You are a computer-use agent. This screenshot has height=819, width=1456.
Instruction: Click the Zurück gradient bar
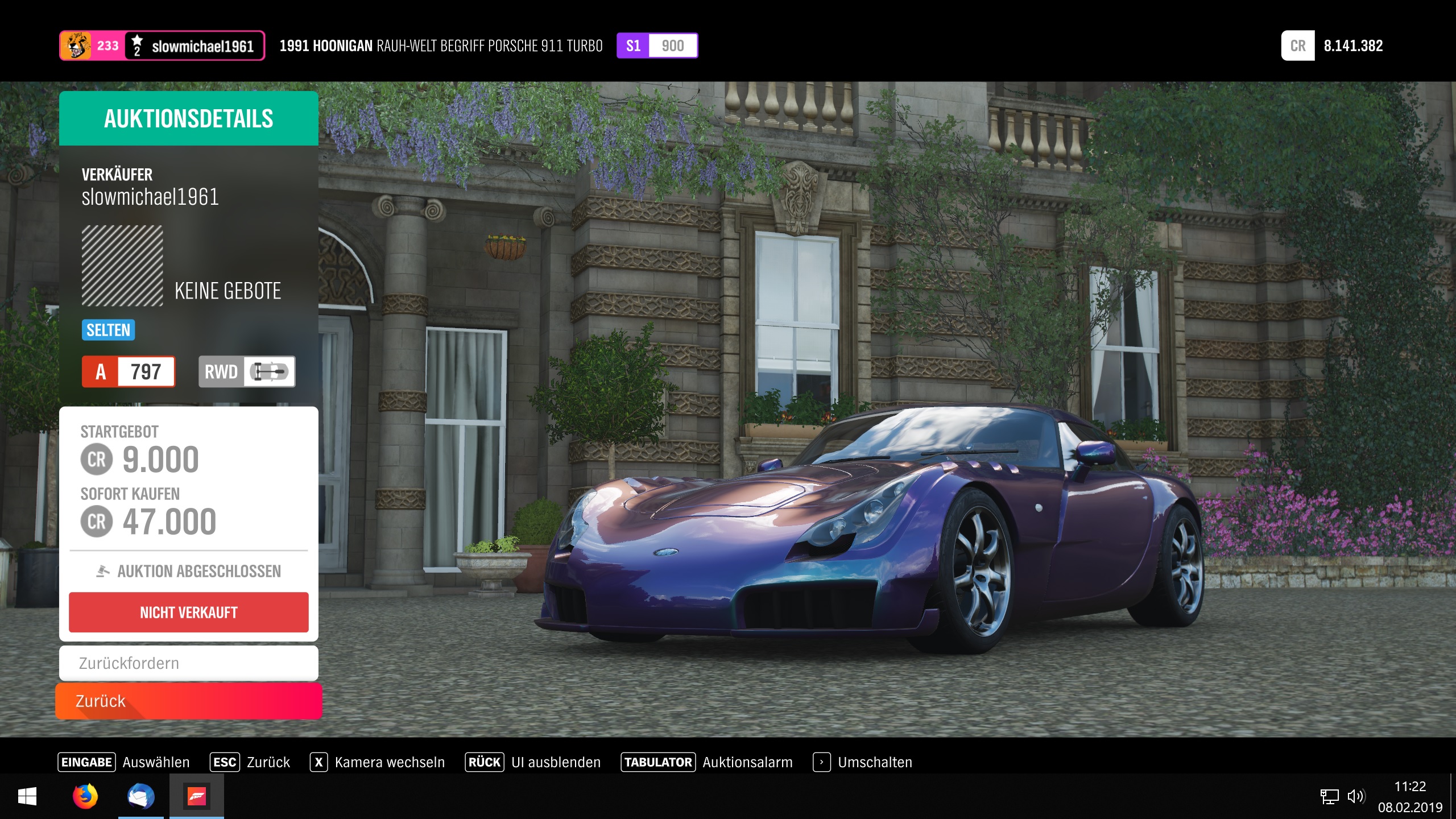pyautogui.click(x=188, y=701)
